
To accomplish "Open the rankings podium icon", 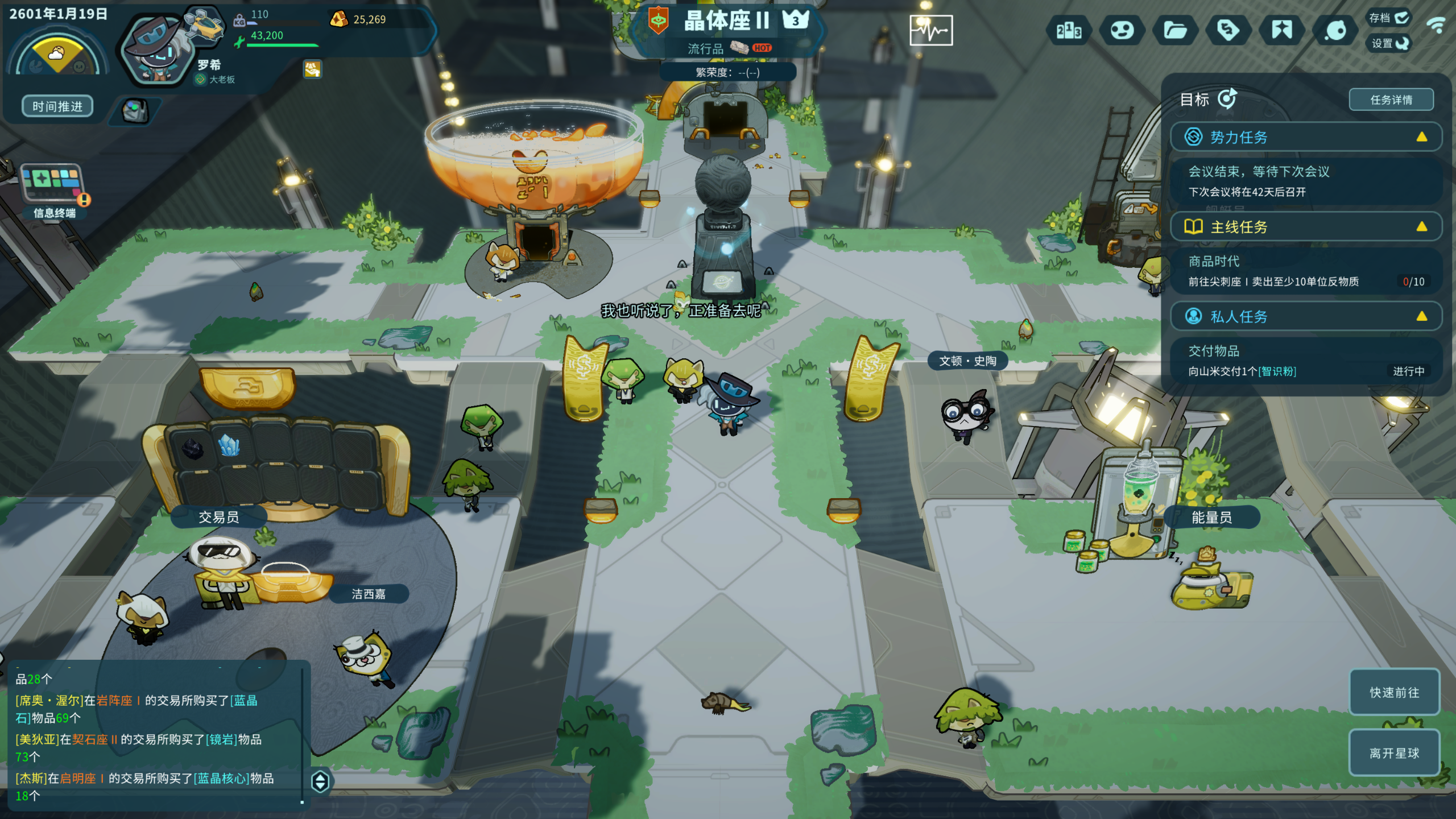I will [x=1069, y=31].
